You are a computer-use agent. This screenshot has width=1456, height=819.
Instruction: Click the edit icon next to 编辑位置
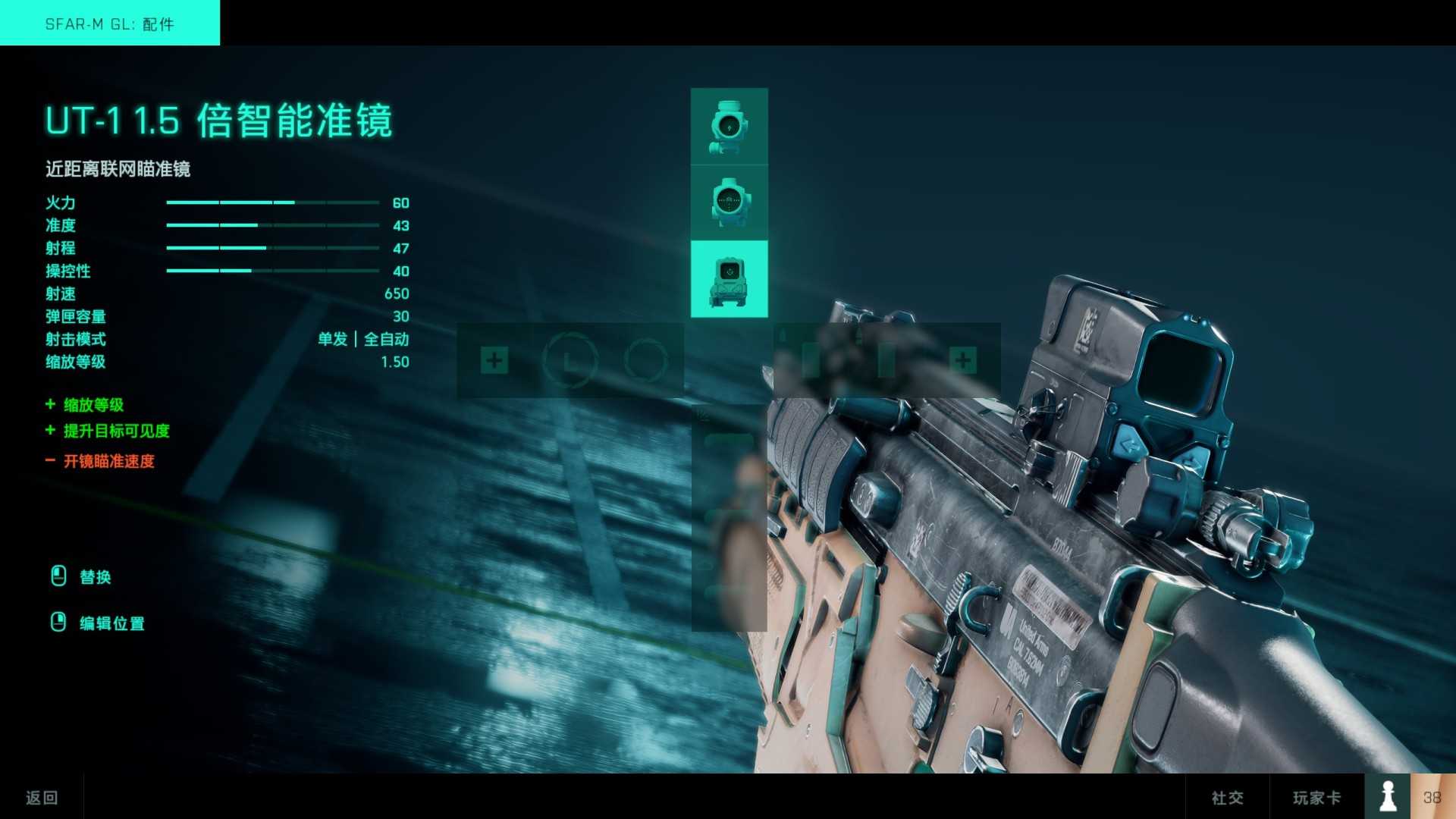(x=57, y=623)
